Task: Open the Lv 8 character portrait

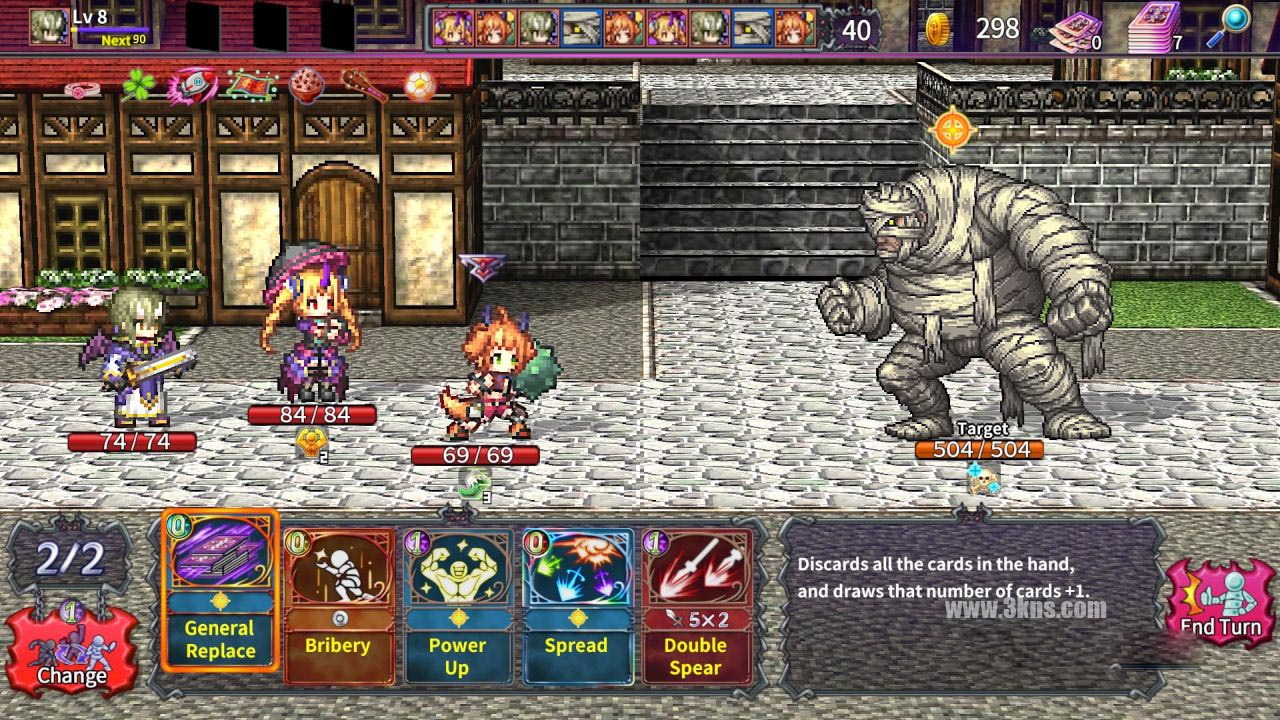Action: [49, 26]
